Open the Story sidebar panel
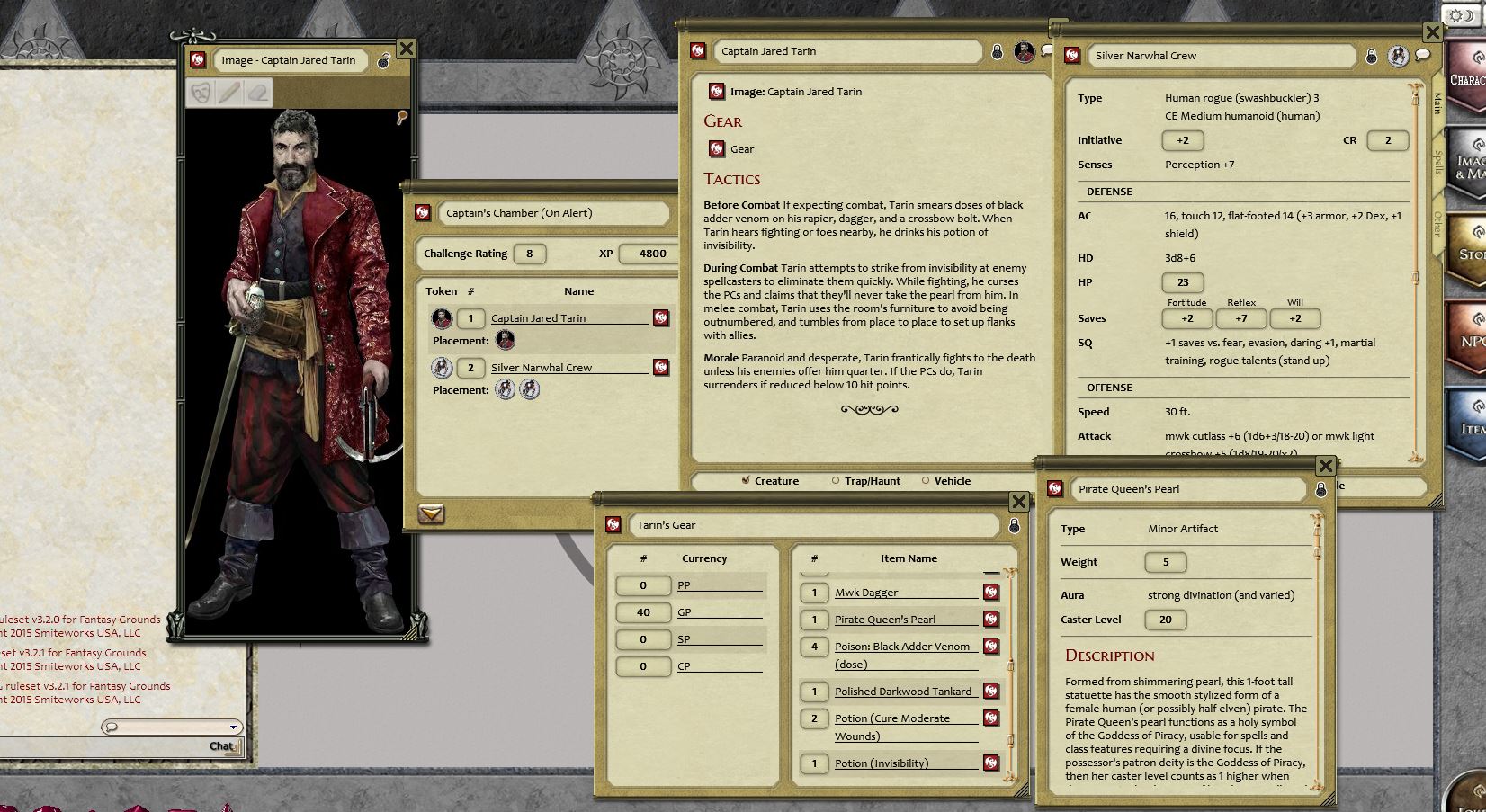This screenshot has height=812, width=1486. pyautogui.click(x=1472, y=250)
